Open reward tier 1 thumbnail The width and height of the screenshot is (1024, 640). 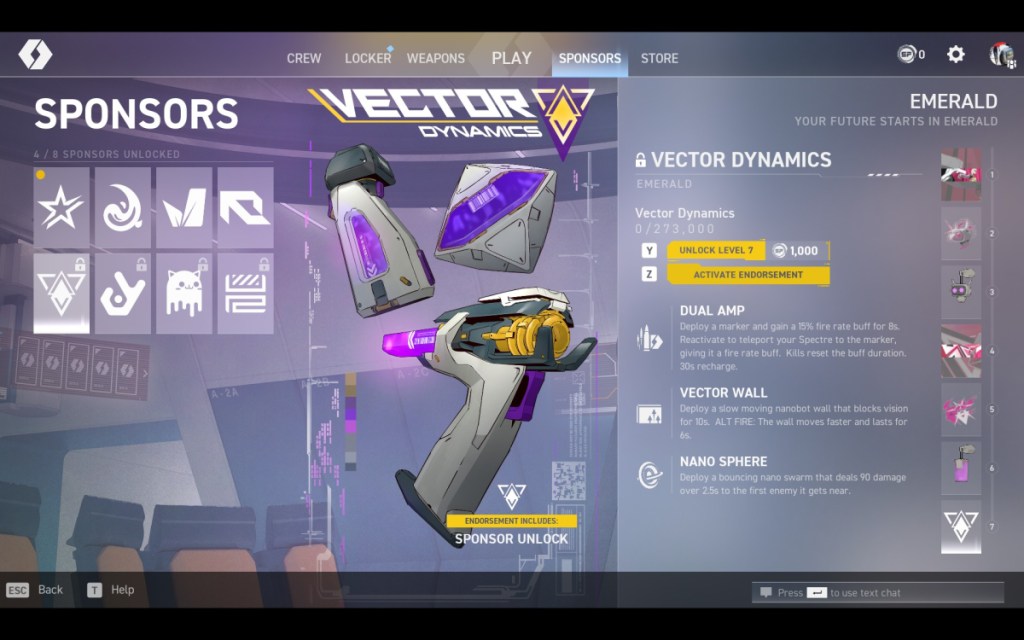(x=961, y=175)
